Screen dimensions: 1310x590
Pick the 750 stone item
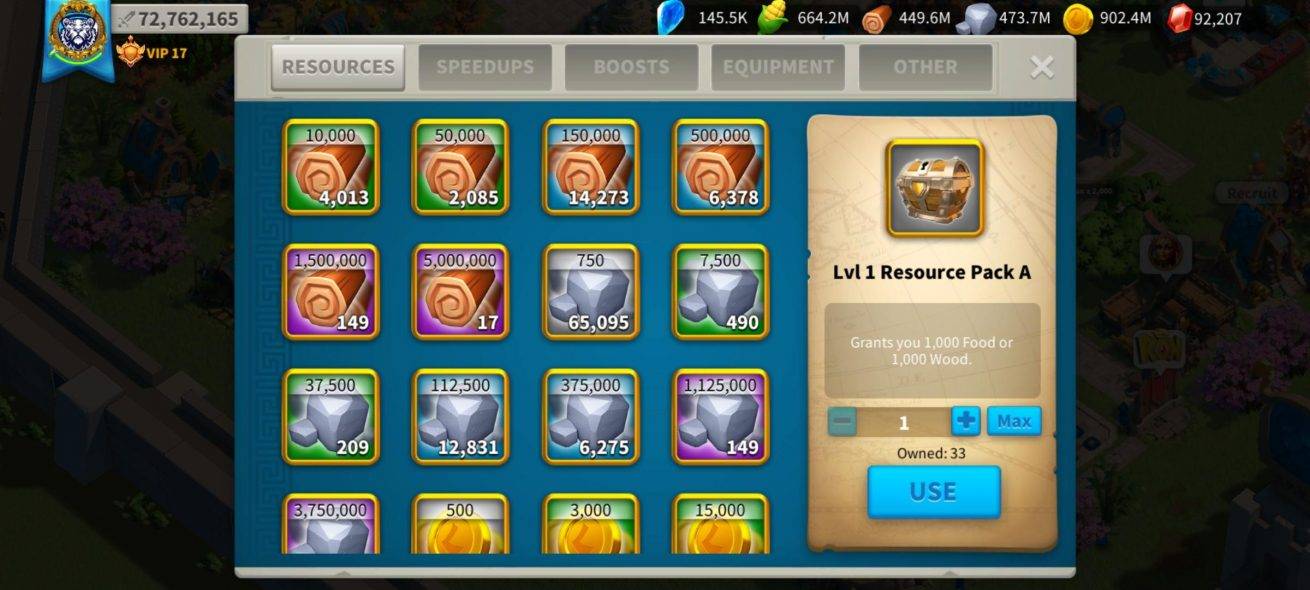tap(591, 292)
